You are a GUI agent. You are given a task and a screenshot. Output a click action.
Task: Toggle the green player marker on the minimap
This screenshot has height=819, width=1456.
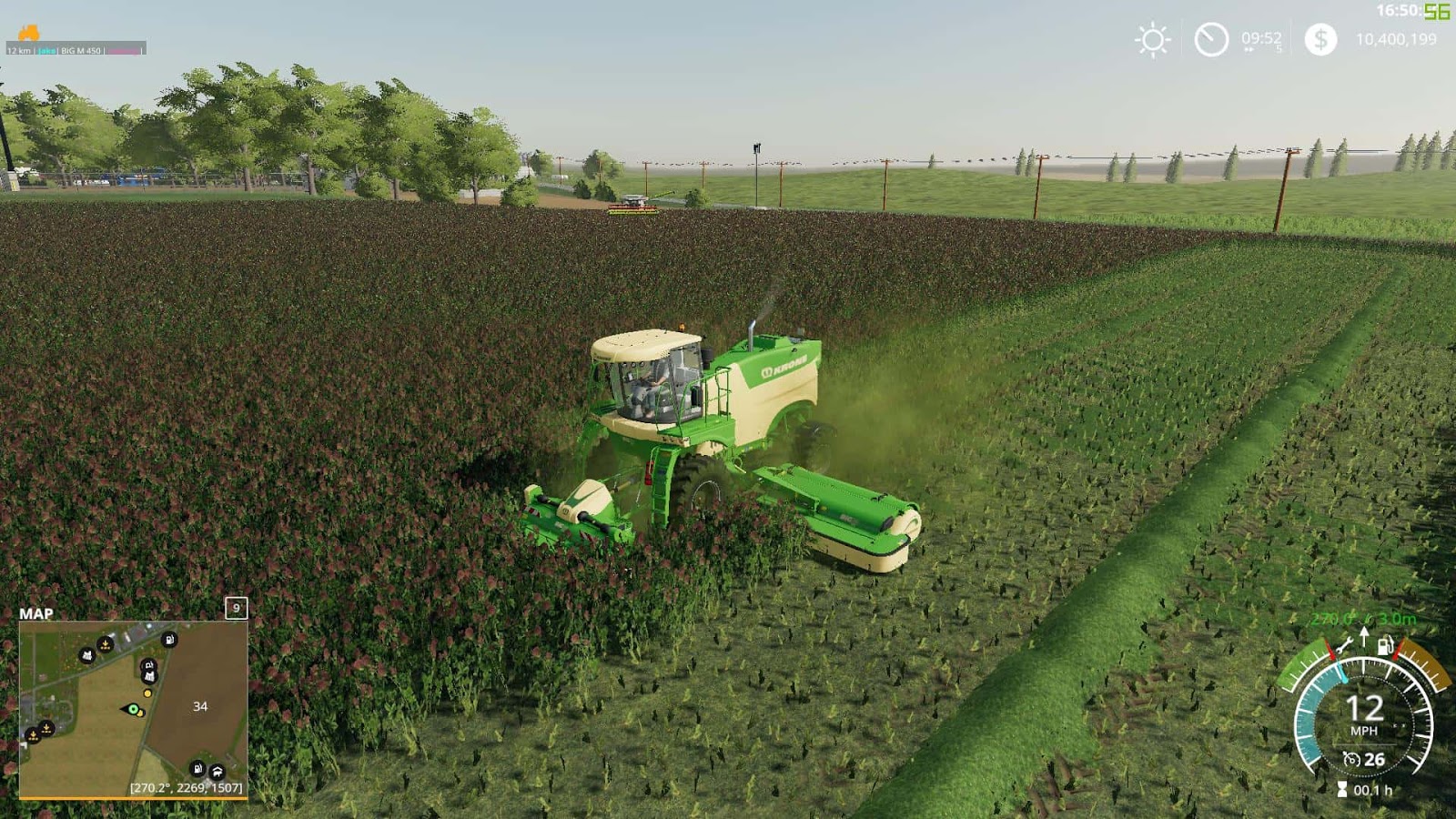coord(133,708)
